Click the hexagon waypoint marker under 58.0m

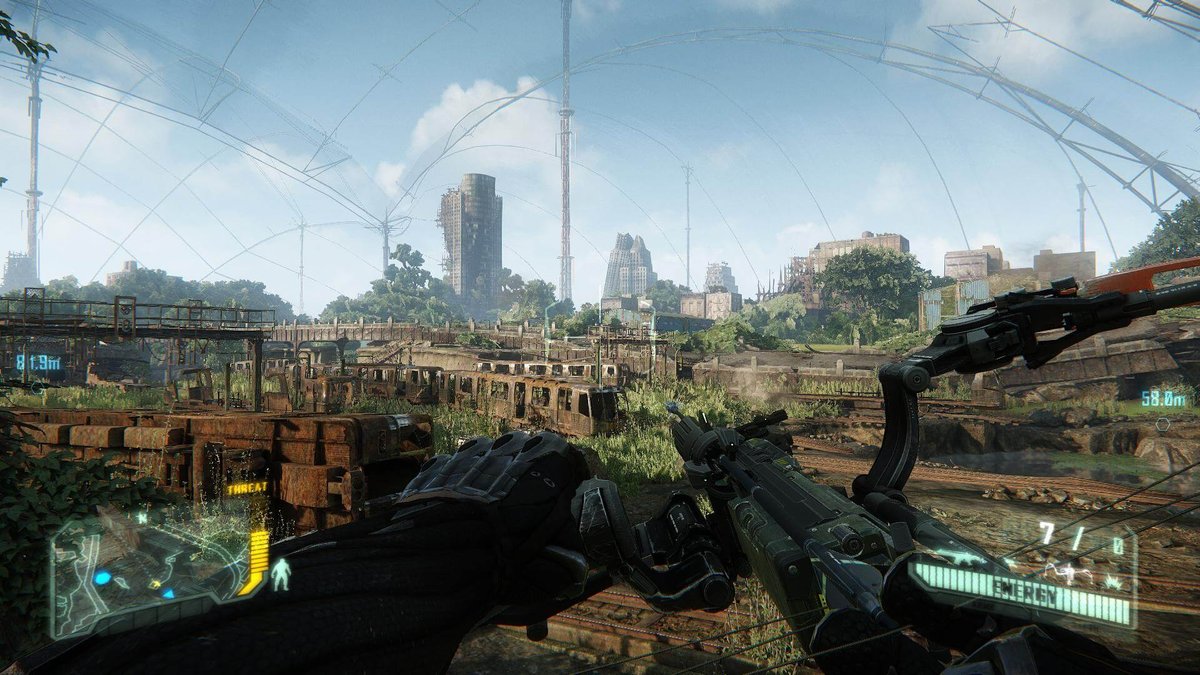(x=1162, y=423)
